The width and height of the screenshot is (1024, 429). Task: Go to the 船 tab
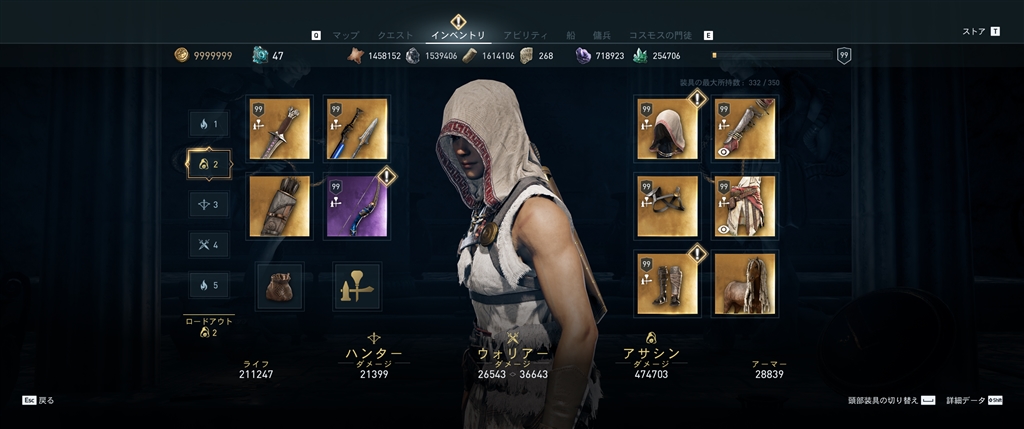point(571,35)
